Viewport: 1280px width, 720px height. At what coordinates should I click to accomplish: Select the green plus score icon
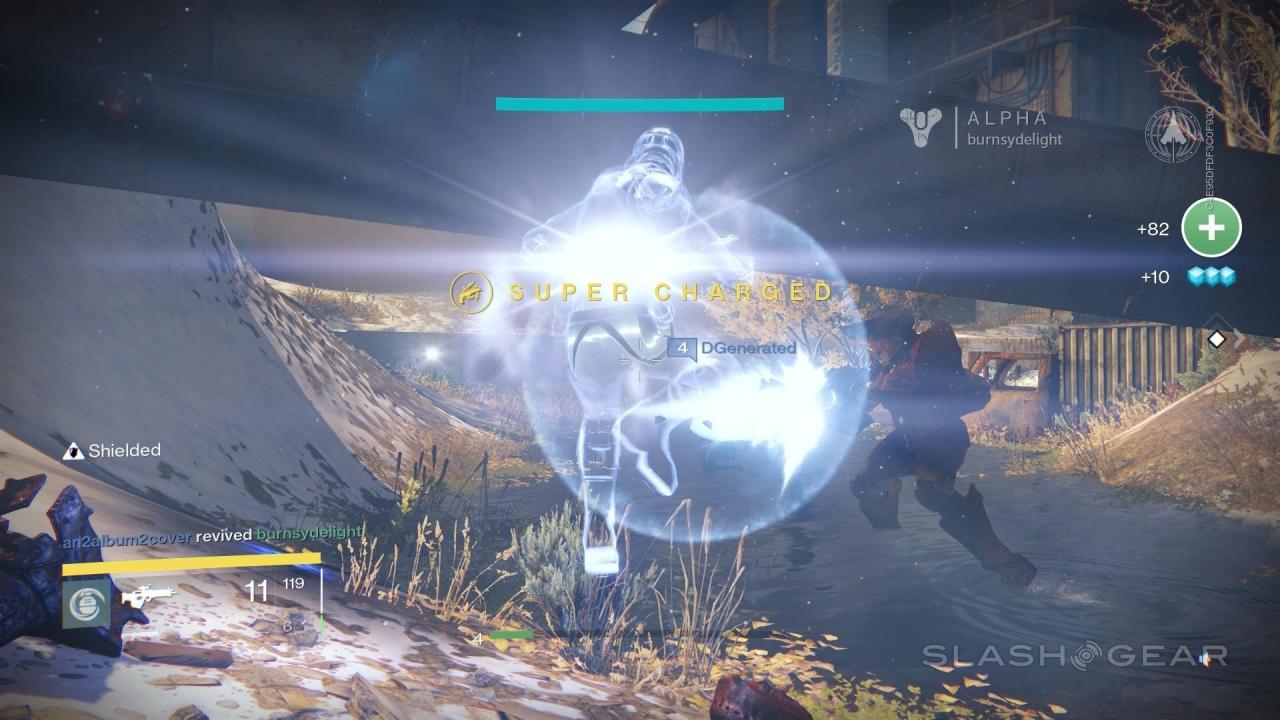coord(1211,228)
